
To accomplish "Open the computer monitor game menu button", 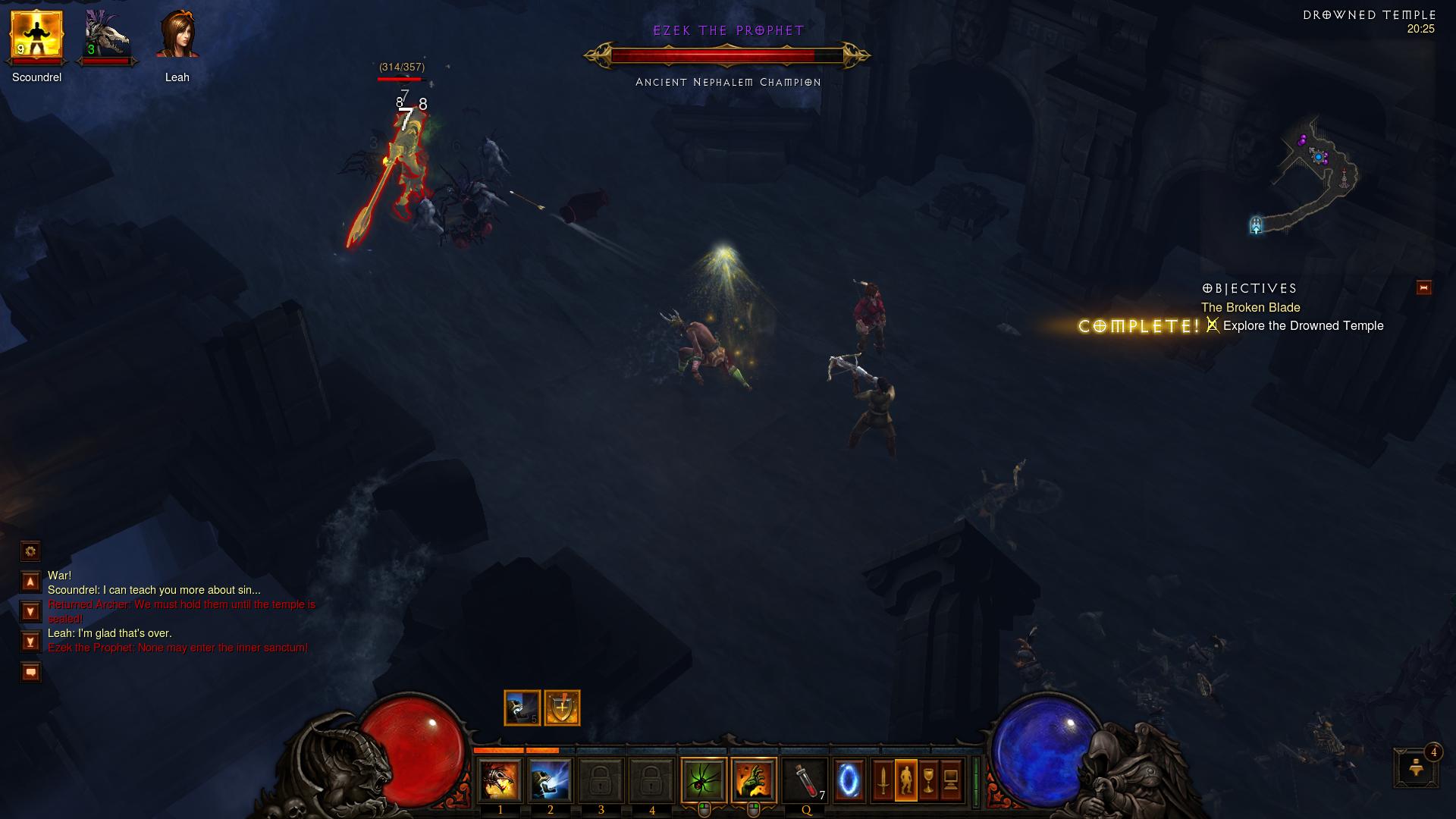I will click(951, 780).
